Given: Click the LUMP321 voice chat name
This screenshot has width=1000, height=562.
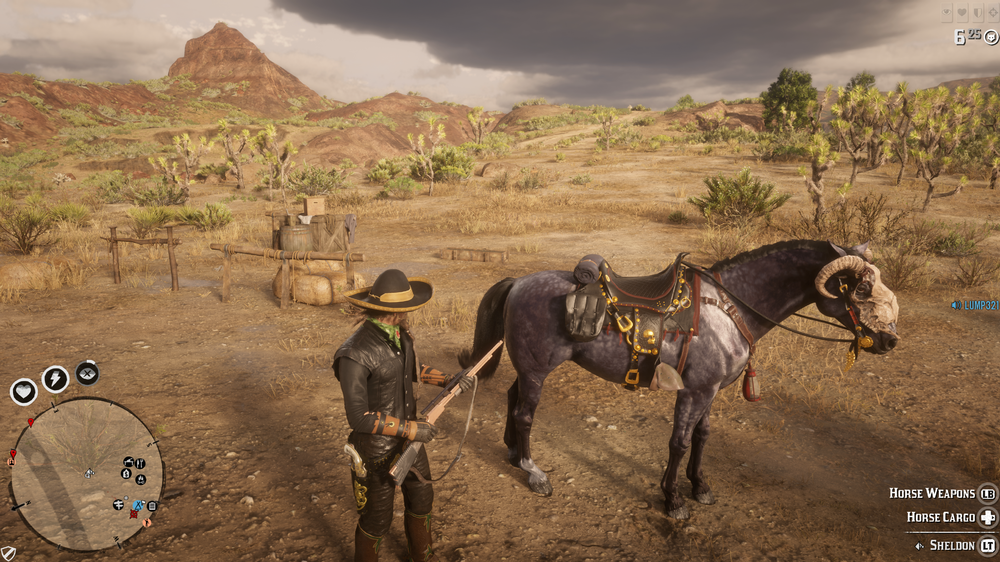Looking at the screenshot, I should coord(975,305).
